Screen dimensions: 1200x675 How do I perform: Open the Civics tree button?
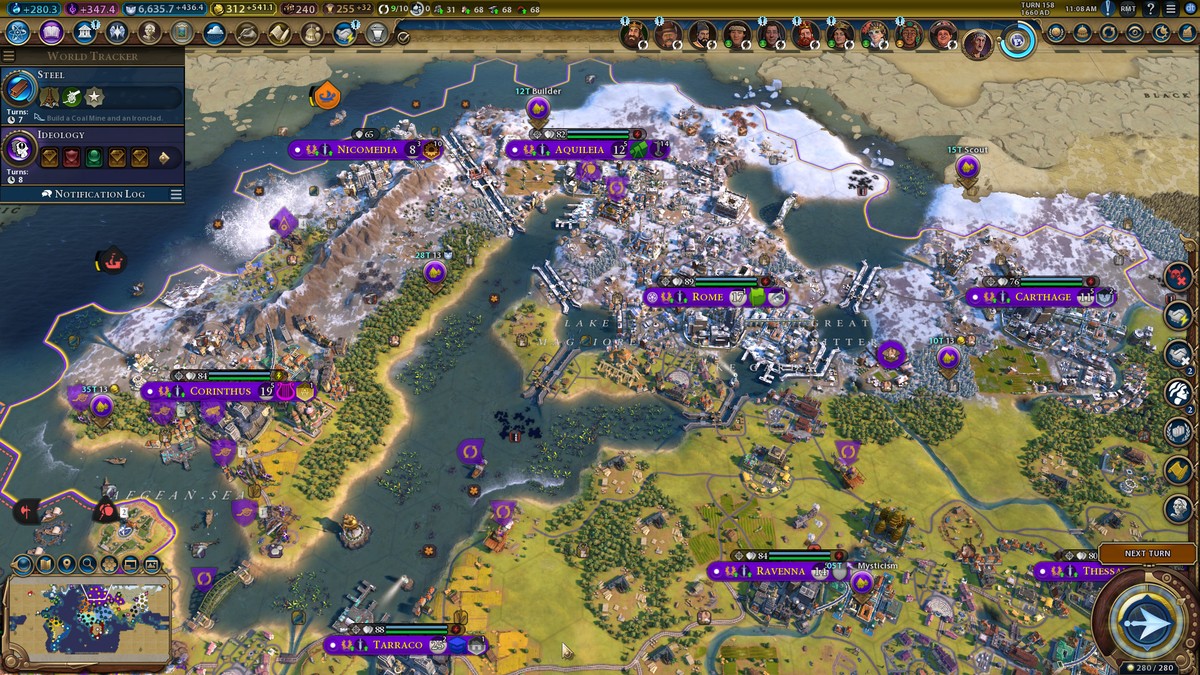(x=52, y=32)
